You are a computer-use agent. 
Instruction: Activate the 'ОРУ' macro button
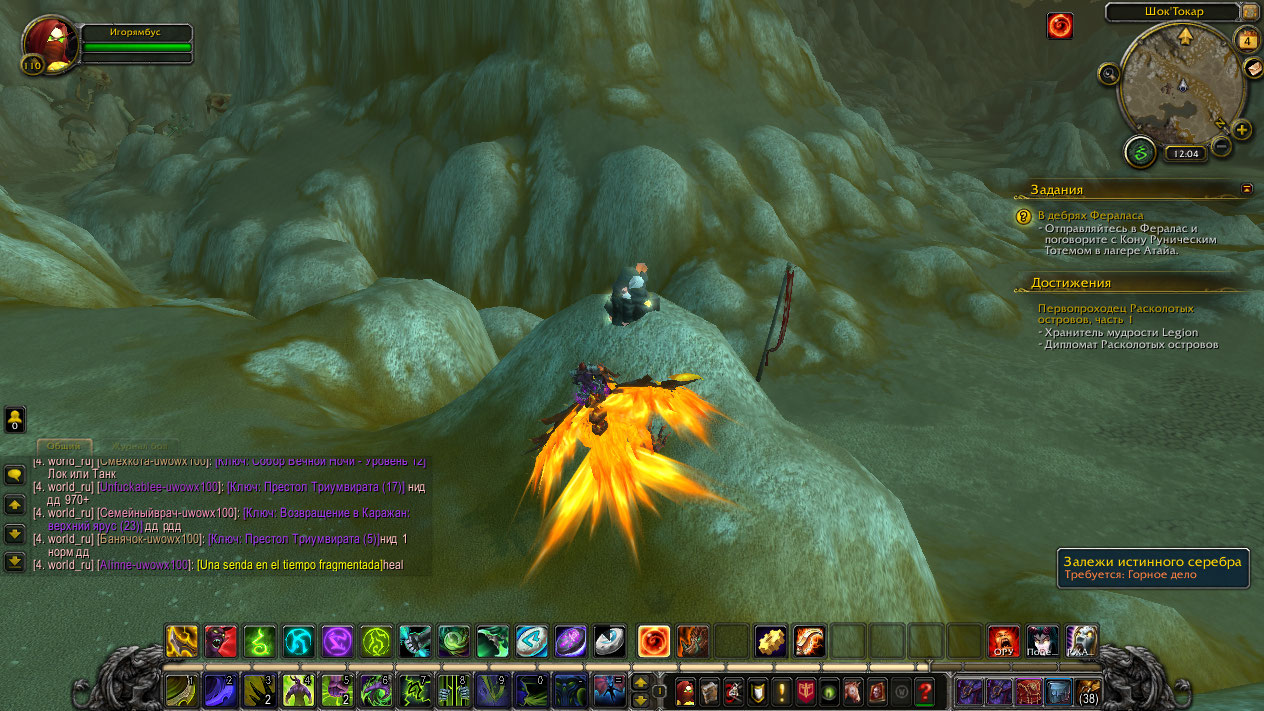tap(1003, 641)
